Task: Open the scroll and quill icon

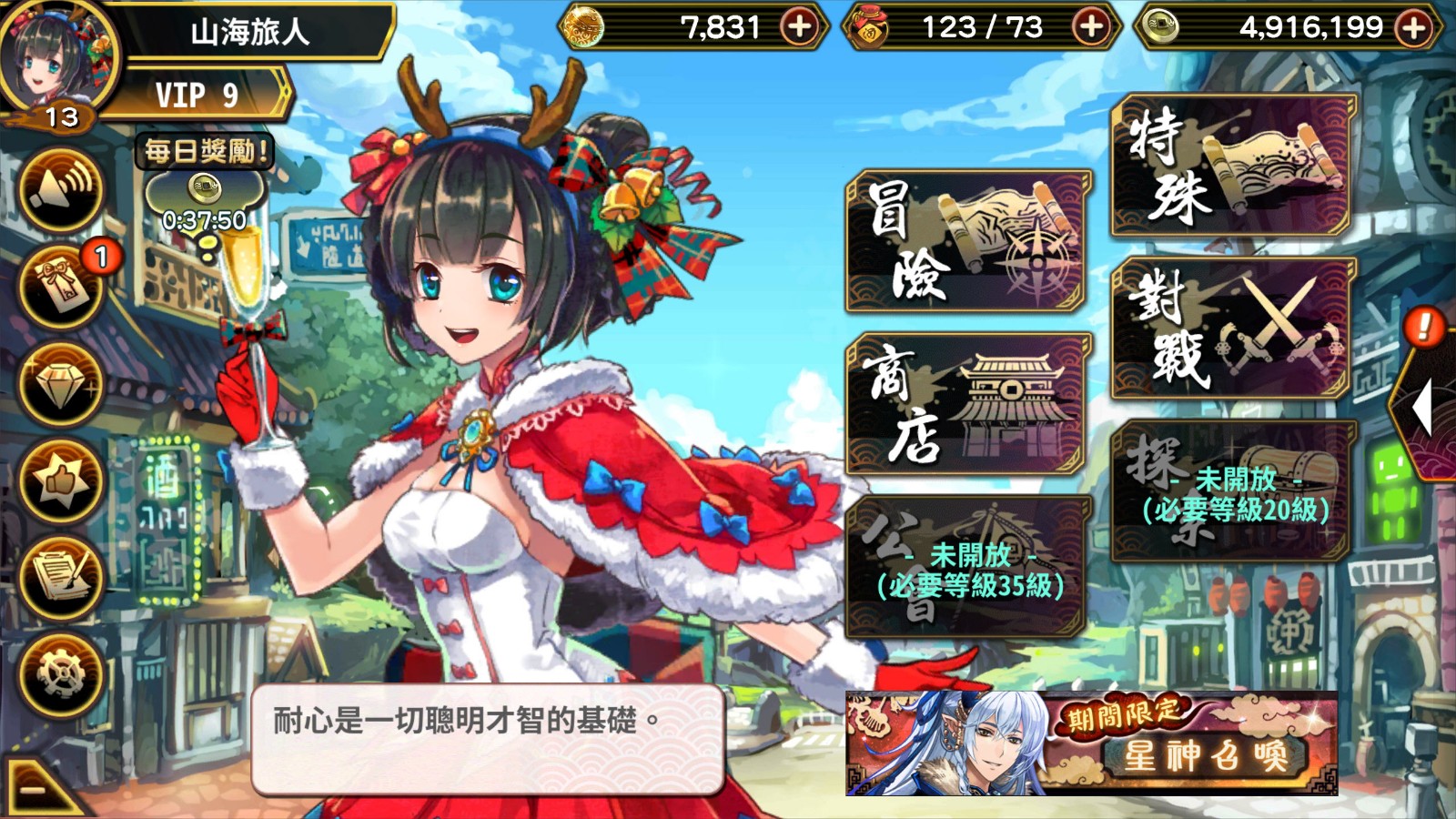Action: (x=61, y=578)
